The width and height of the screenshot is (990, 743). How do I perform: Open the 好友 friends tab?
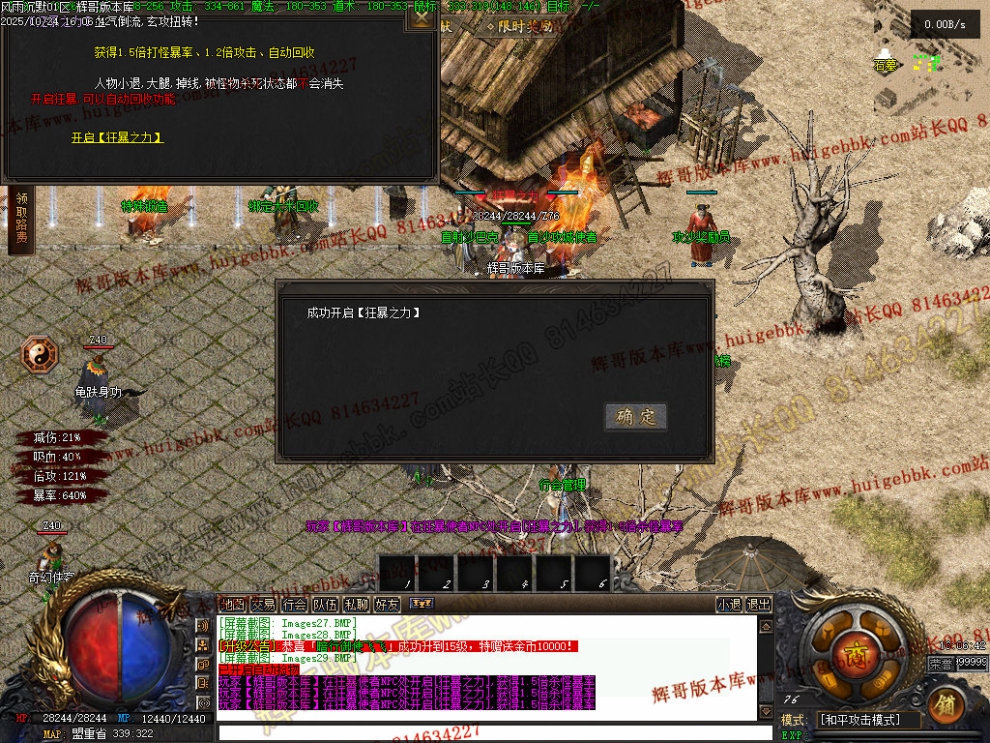point(387,604)
